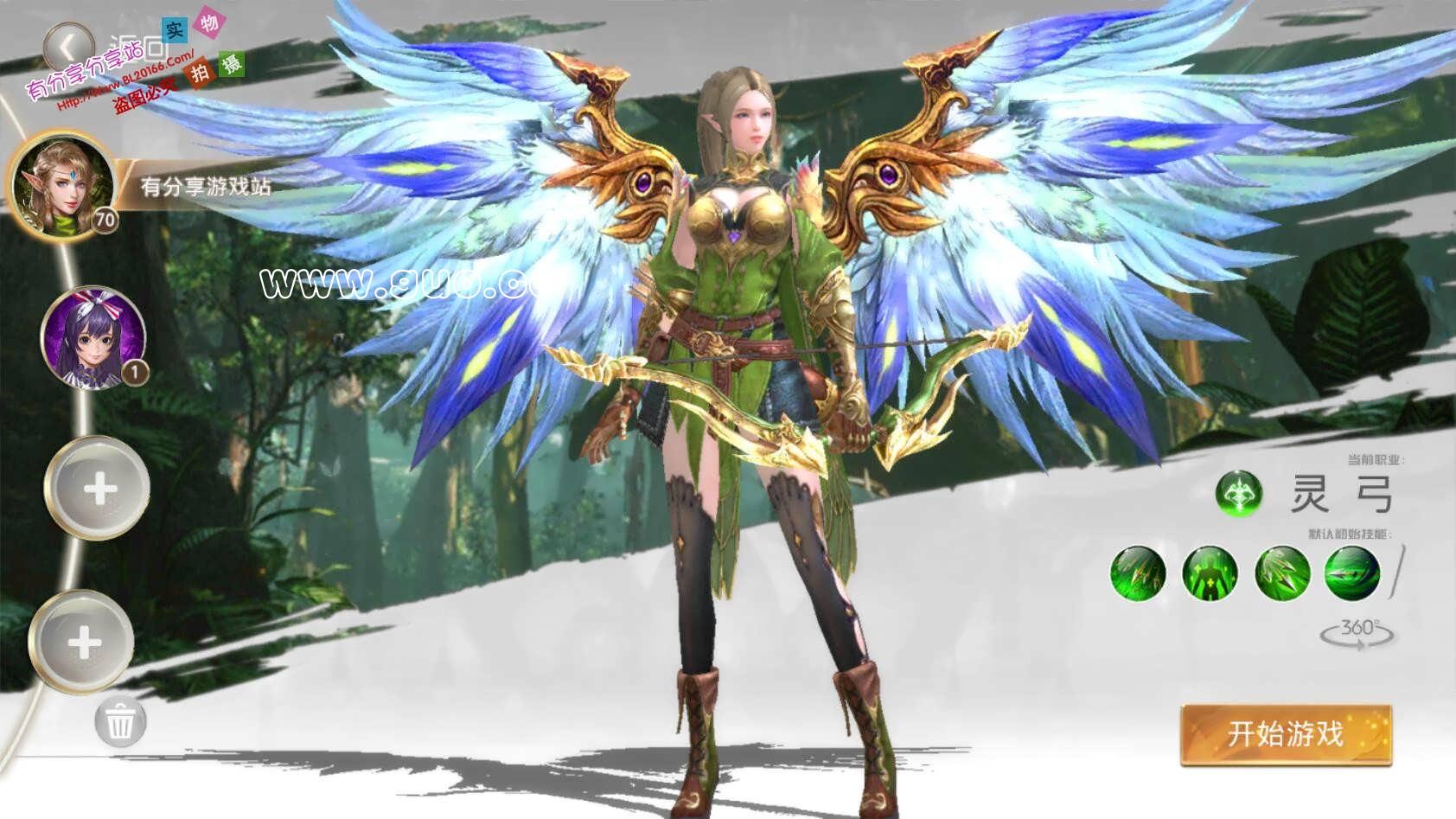The height and width of the screenshot is (819, 1456).
Task: View the rain of falling arrows skill
Action: click(x=1138, y=573)
